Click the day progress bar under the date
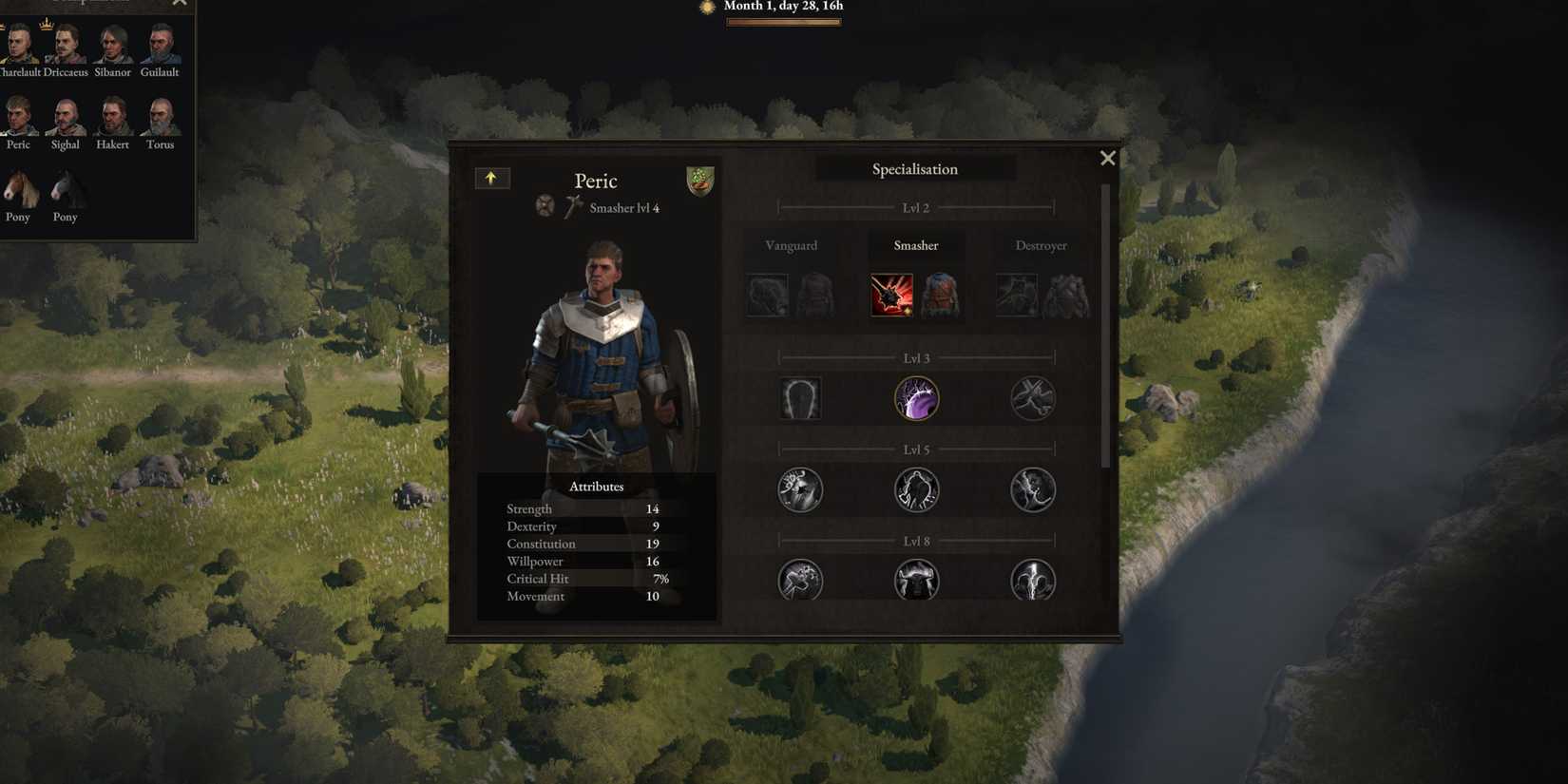 pos(784,20)
